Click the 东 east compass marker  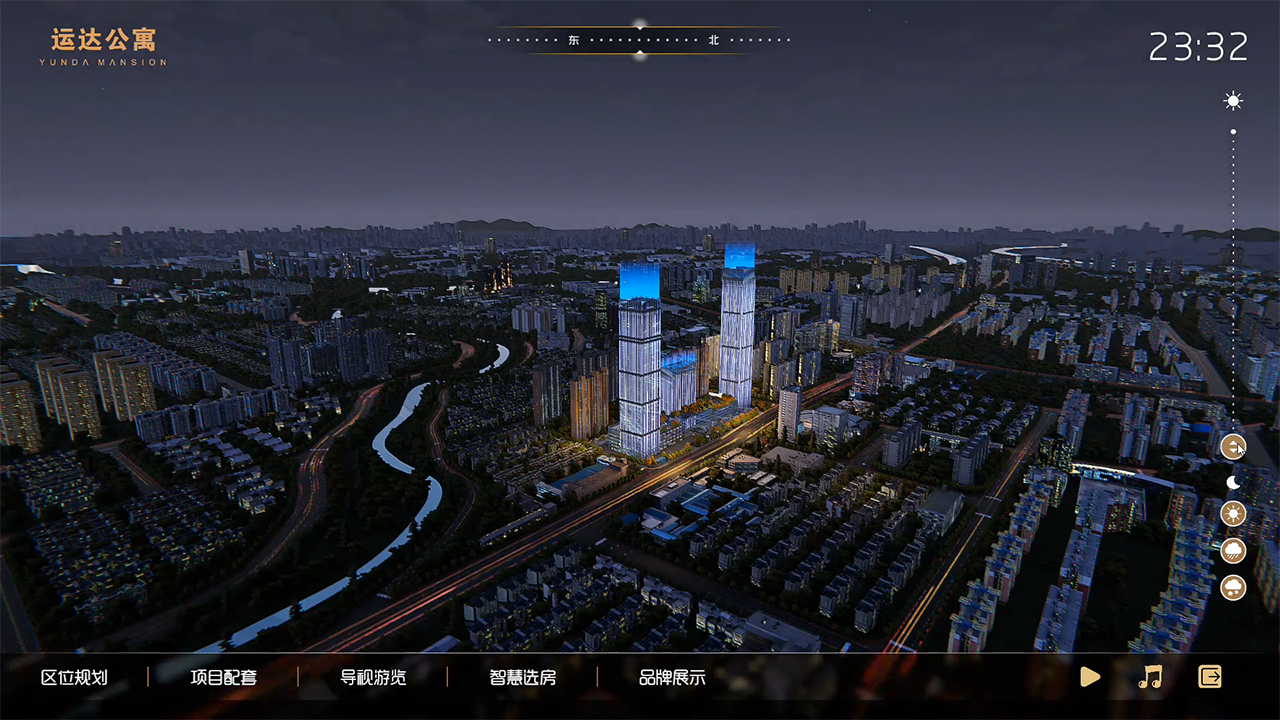[x=574, y=41]
